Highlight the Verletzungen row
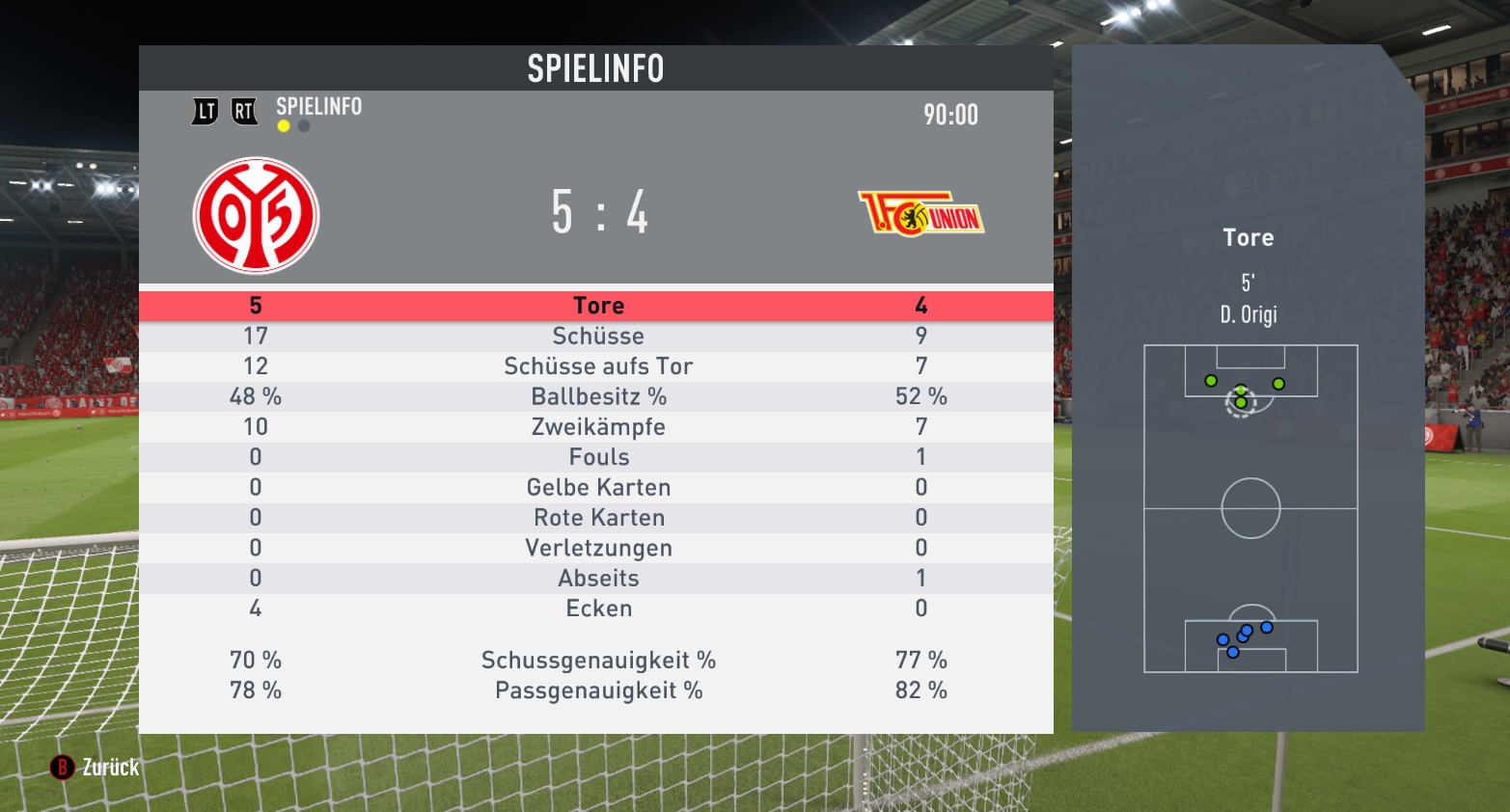This screenshot has width=1510, height=812. click(x=598, y=548)
